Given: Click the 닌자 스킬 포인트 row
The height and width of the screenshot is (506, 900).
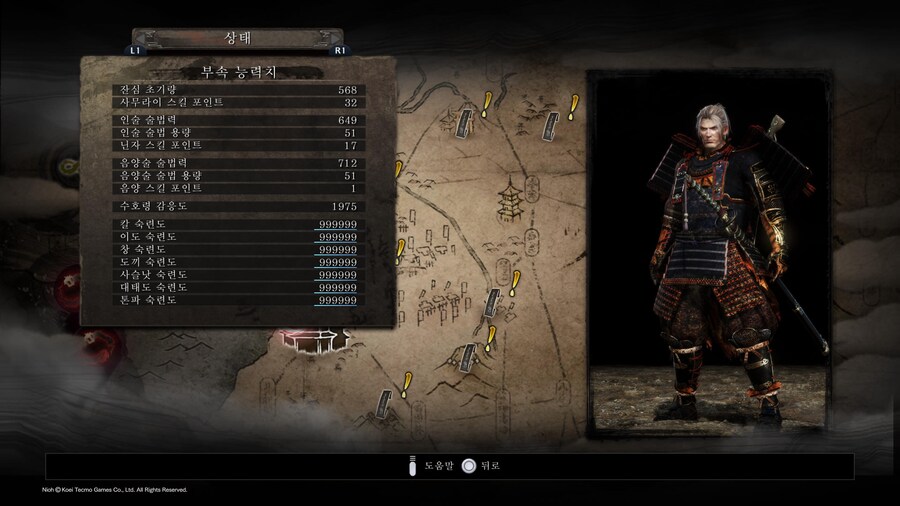Looking at the screenshot, I should pyautogui.click(x=238, y=145).
